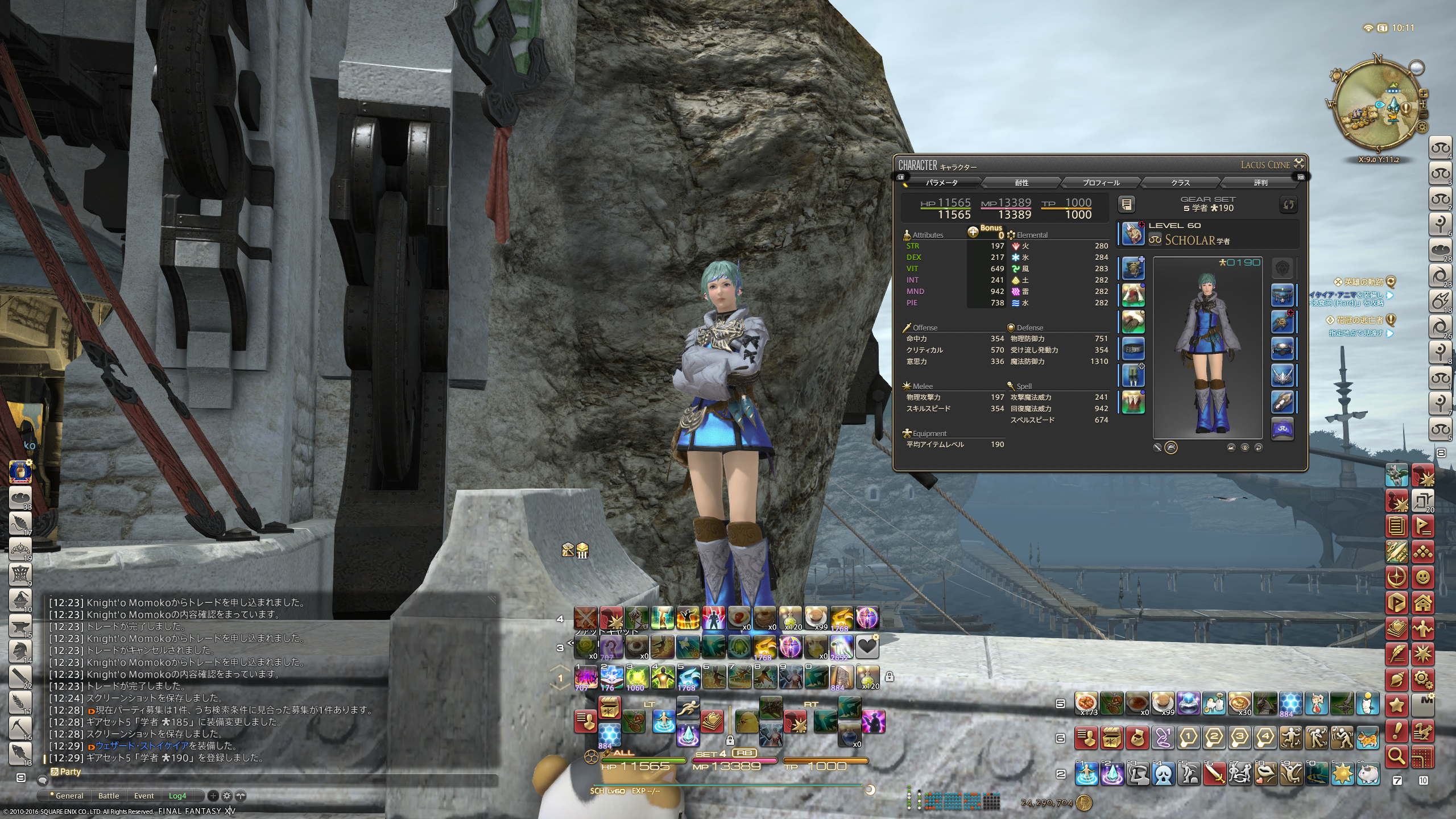This screenshot has height=819, width=1456.
Task: Select the クラス tab
Action: [1181, 183]
